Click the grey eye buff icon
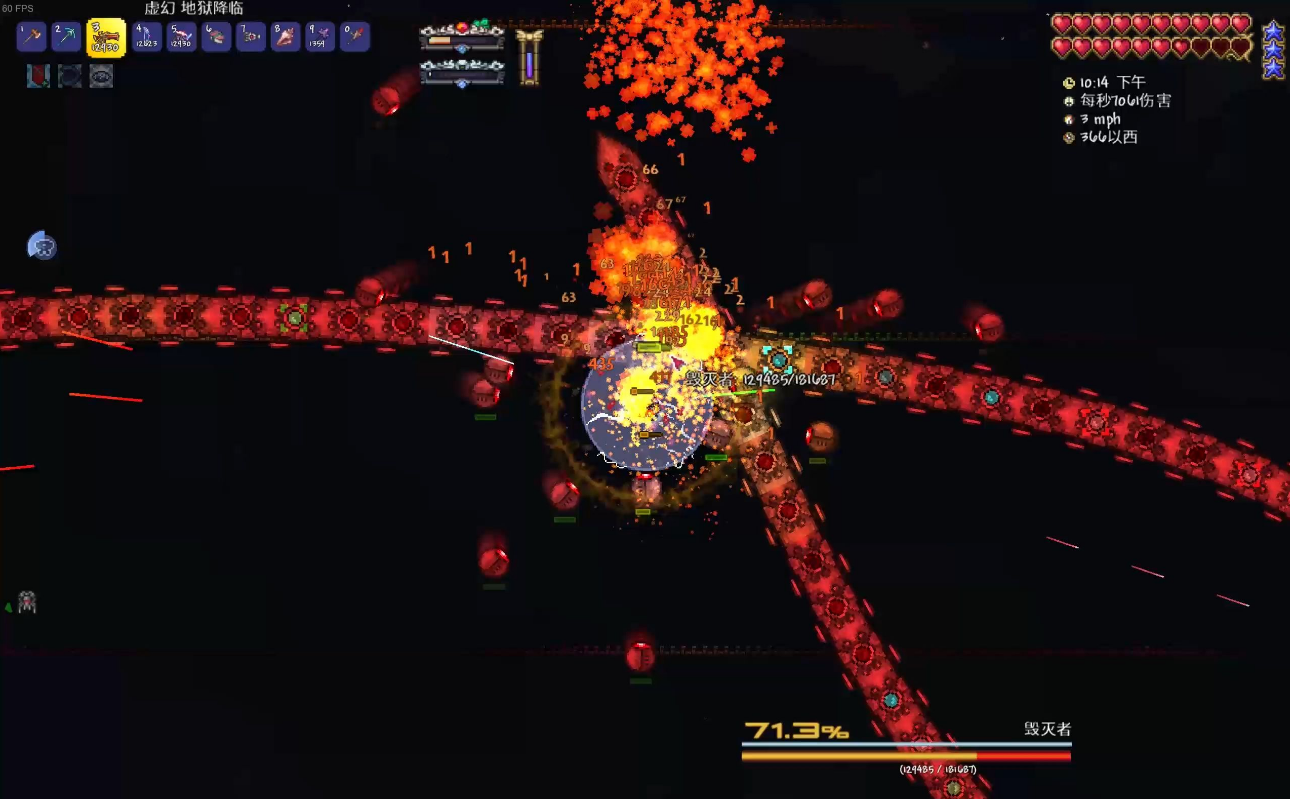This screenshot has height=799, width=1290. (101, 76)
